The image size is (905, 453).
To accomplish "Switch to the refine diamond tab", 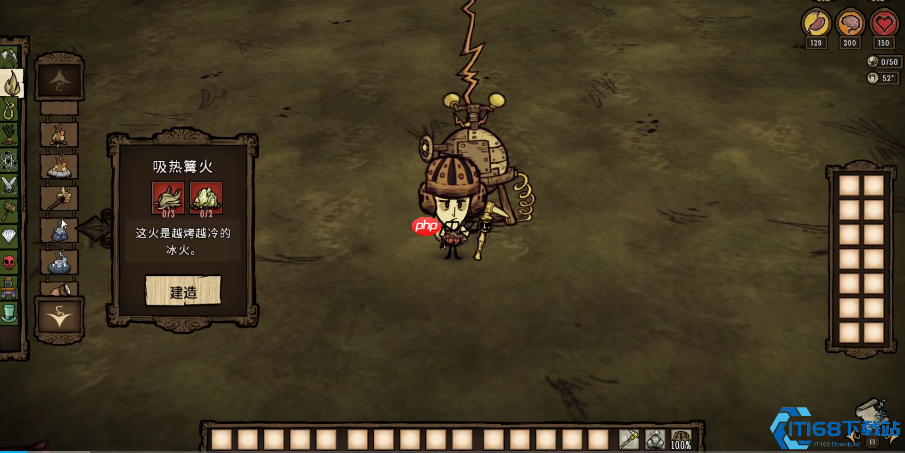I will [10, 237].
